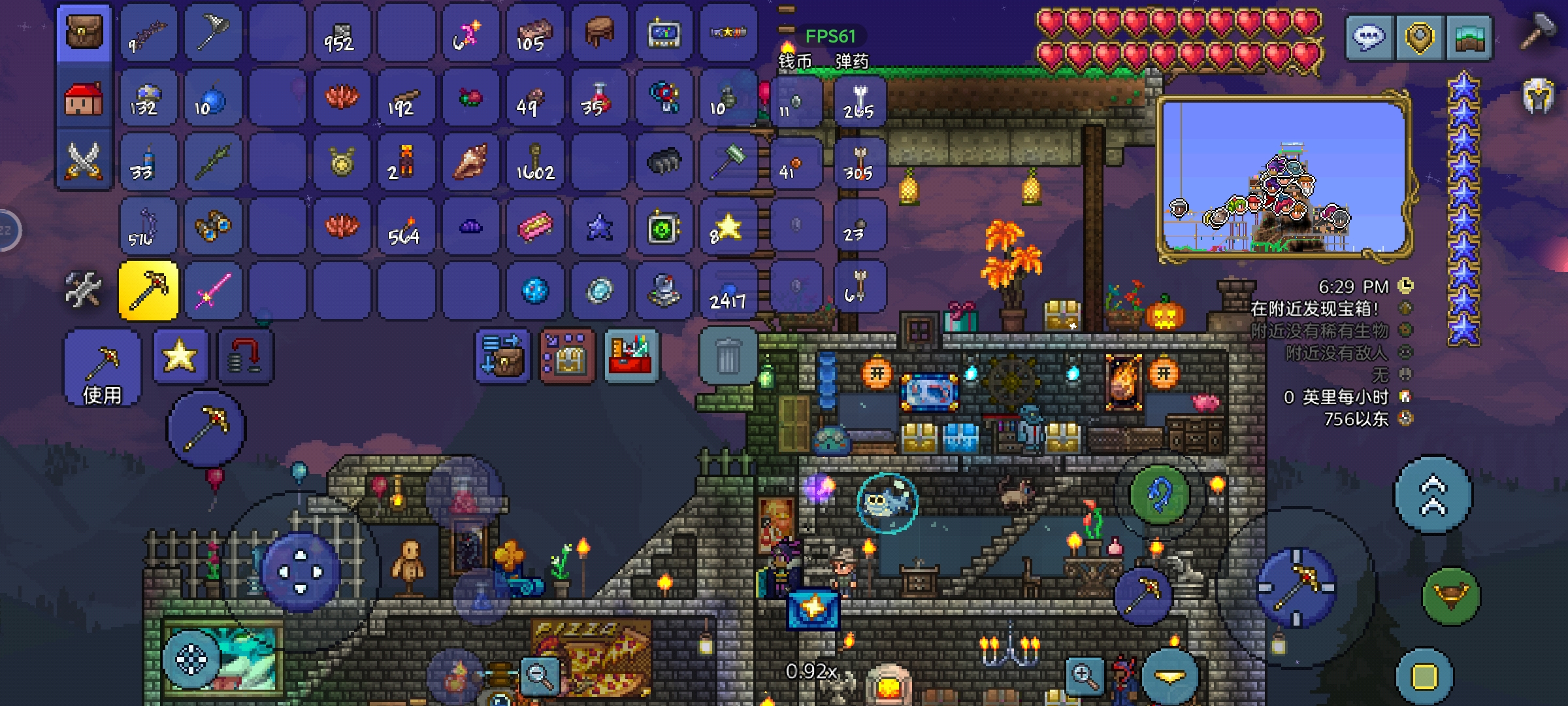Select the pink sword inventory slot
Screen dimensions: 1568x706
(x=212, y=290)
